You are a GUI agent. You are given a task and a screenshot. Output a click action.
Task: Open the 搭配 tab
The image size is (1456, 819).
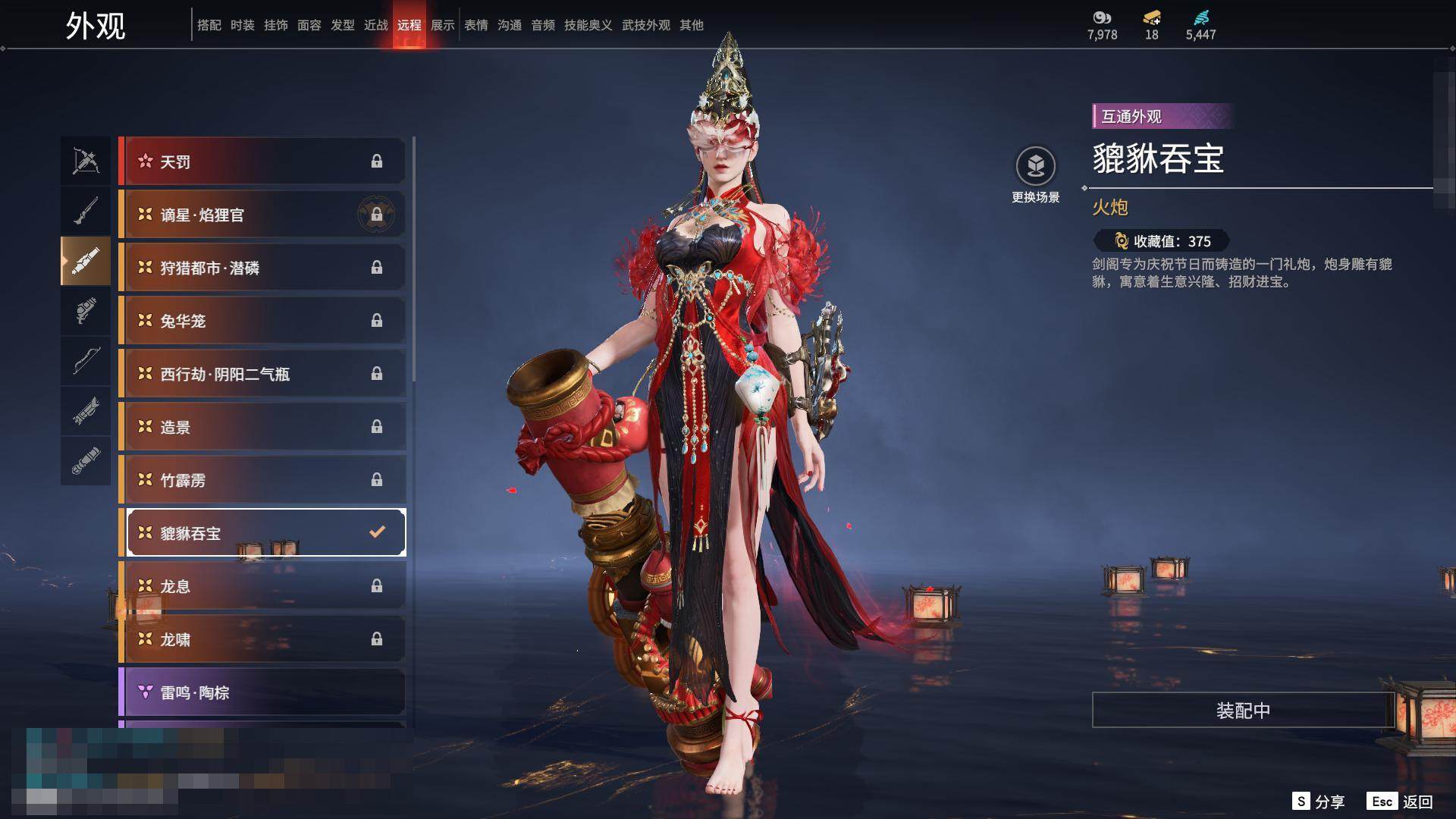[x=209, y=25]
